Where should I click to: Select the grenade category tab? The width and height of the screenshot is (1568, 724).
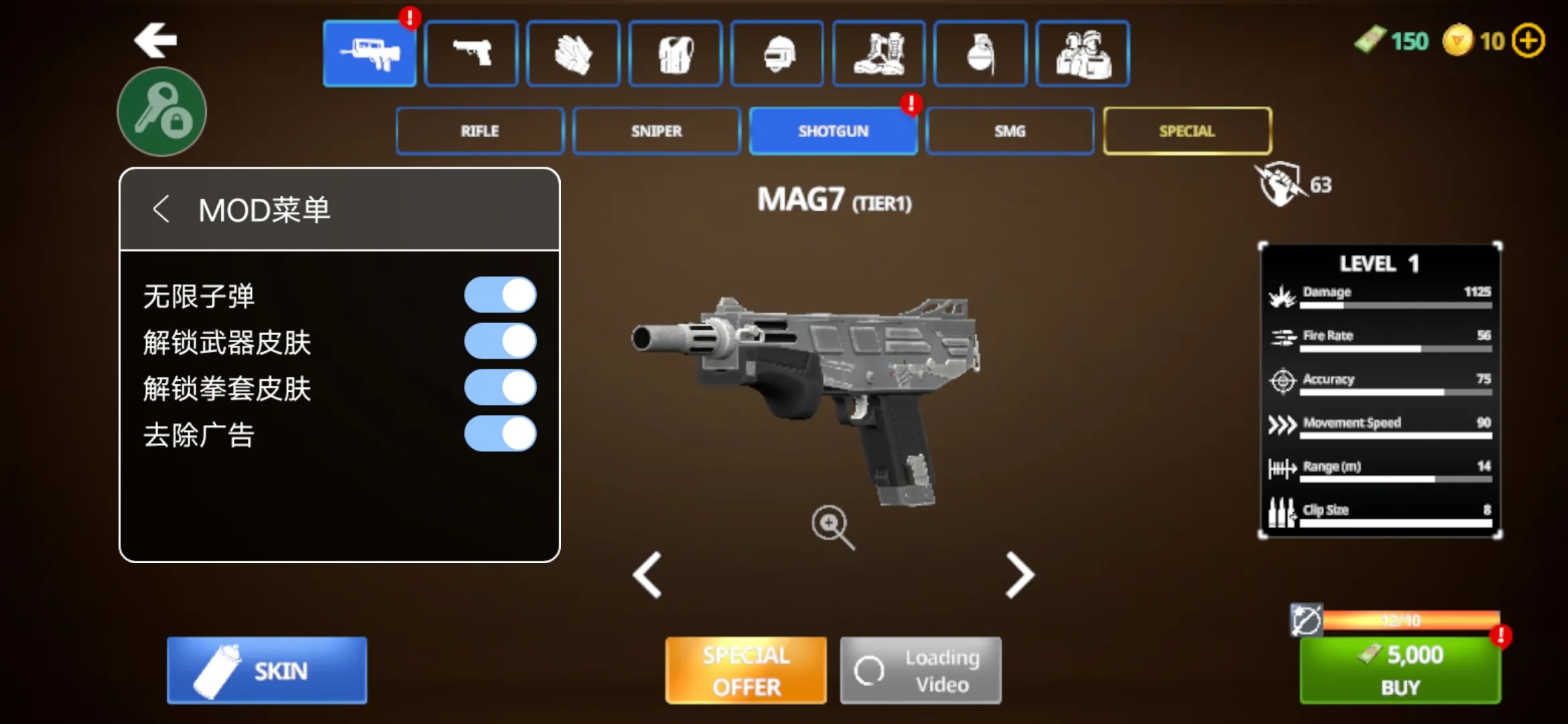pos(980,54)
